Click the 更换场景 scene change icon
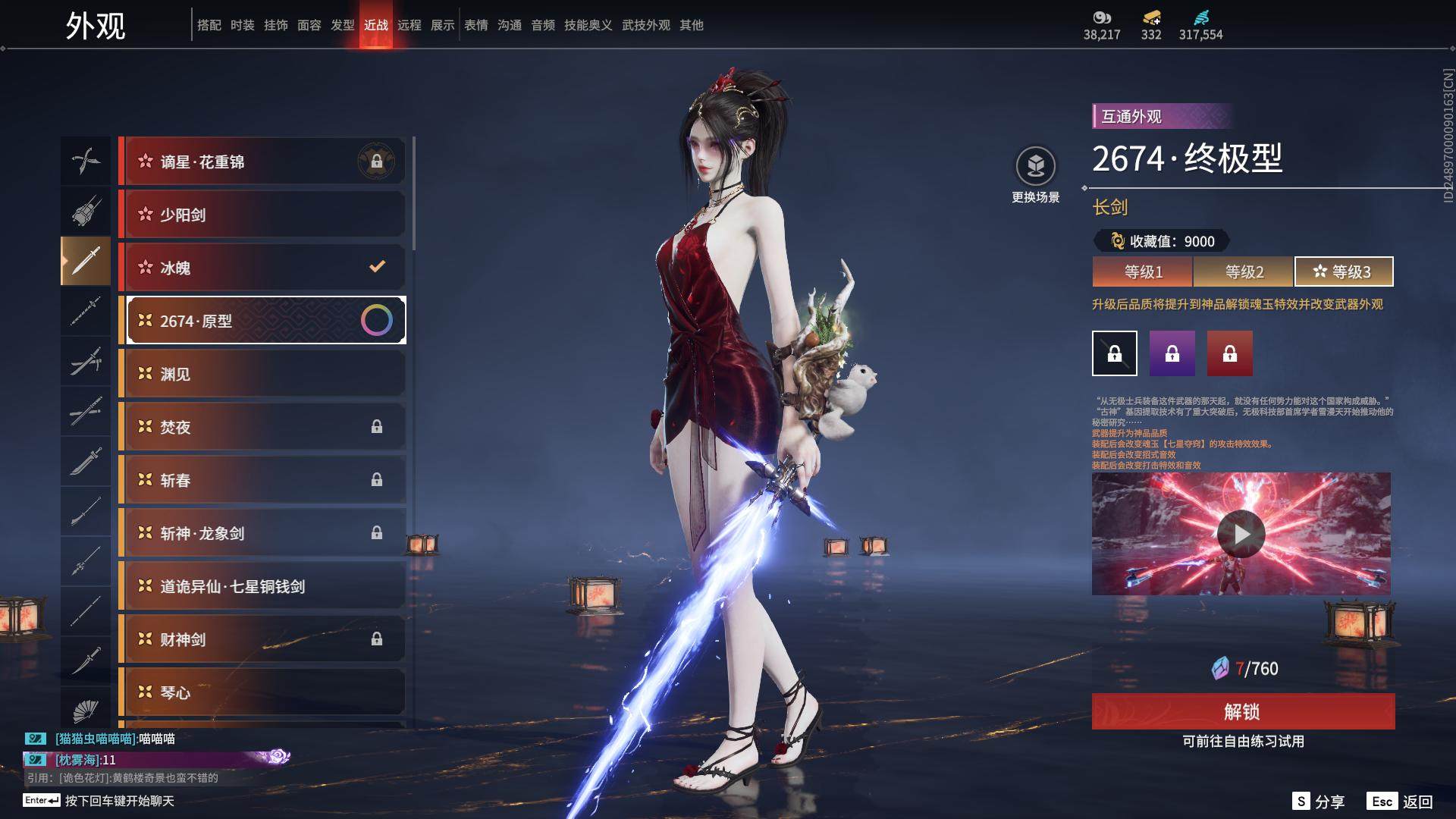The image size is (1456, 819). coord(1035,166)
